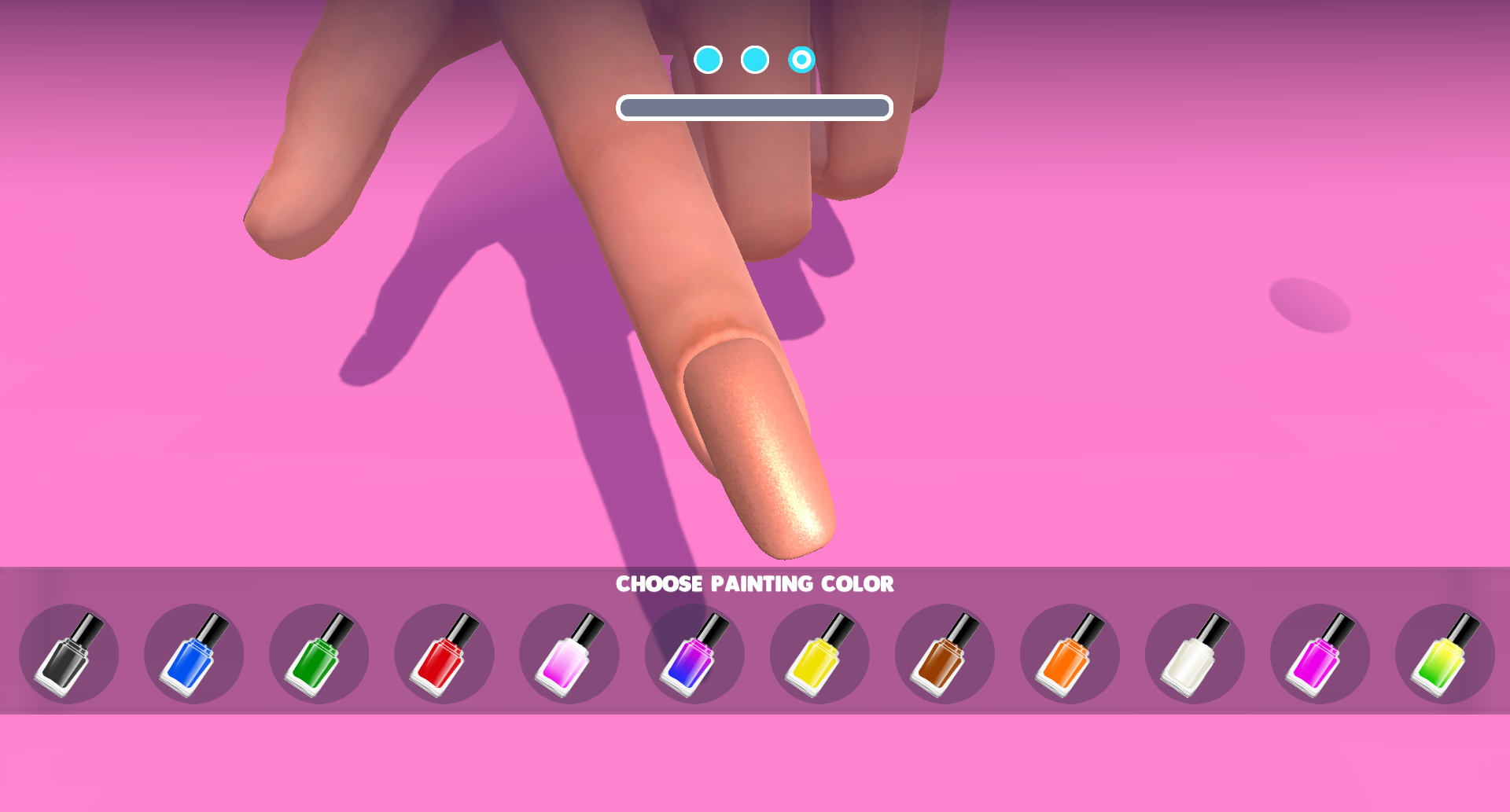Click the progress bar below the dots
This screenshot has width=1510, height=812.
[755, 105]
